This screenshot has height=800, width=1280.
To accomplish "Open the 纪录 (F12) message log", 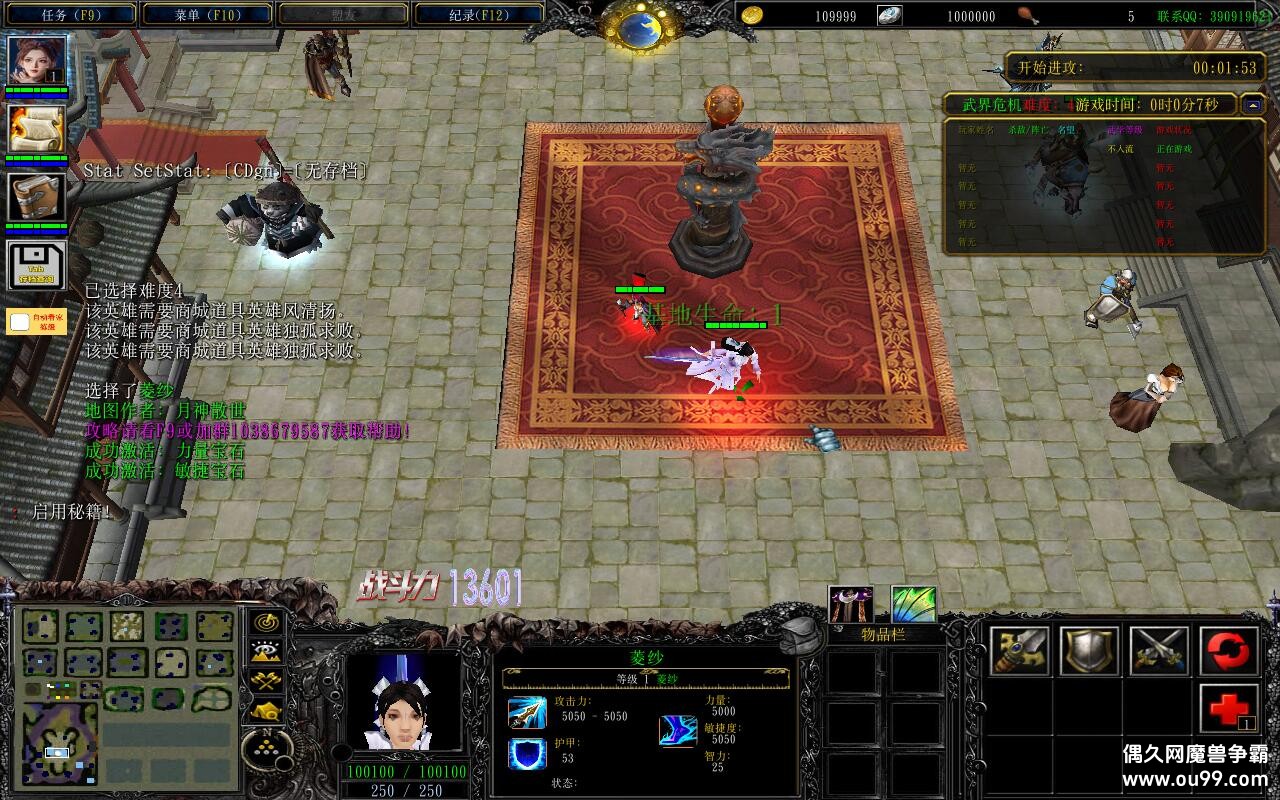I will click(x=478, y=14).
